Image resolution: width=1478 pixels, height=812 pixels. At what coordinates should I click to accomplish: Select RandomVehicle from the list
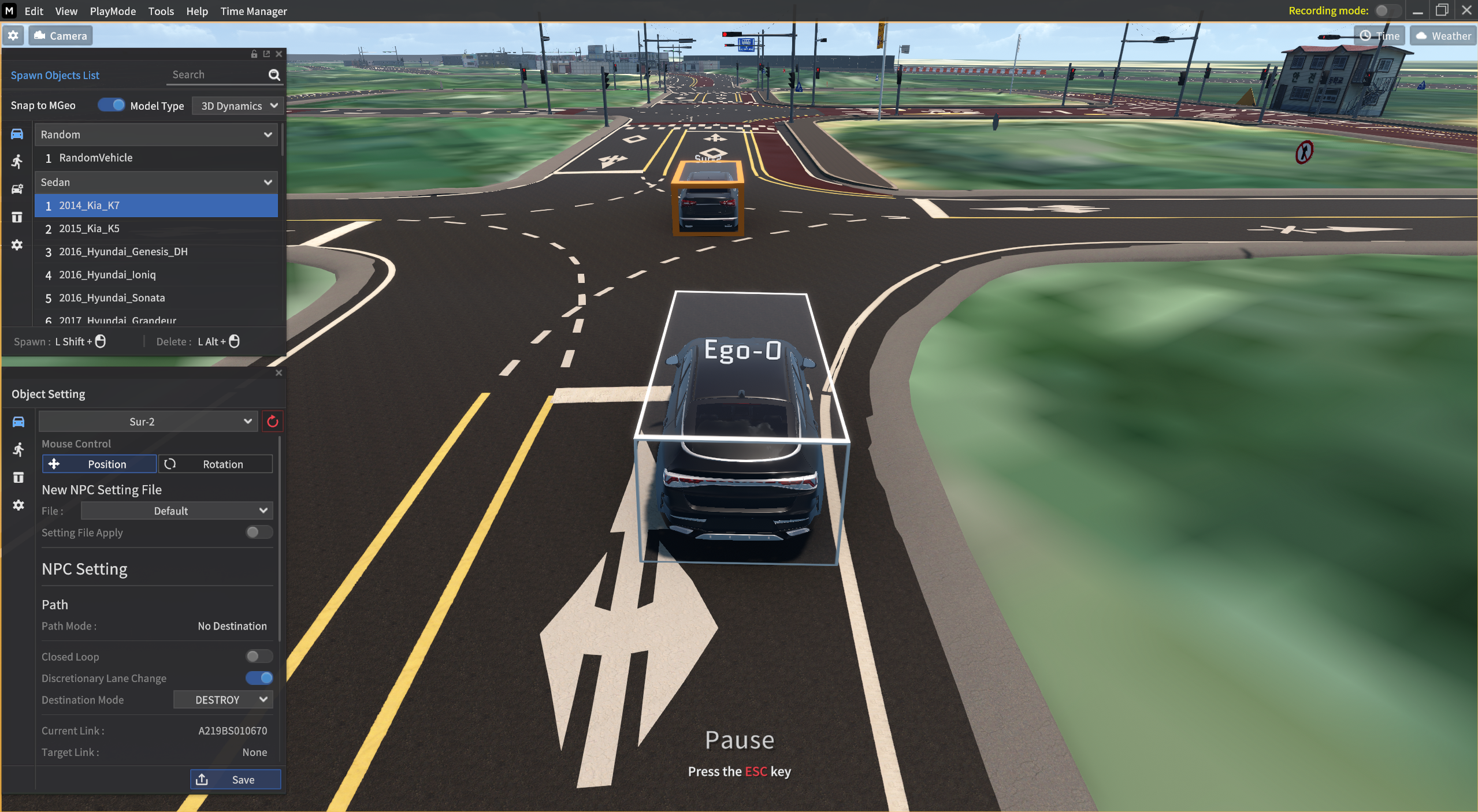pyautogui.click(x=96, y=158)
